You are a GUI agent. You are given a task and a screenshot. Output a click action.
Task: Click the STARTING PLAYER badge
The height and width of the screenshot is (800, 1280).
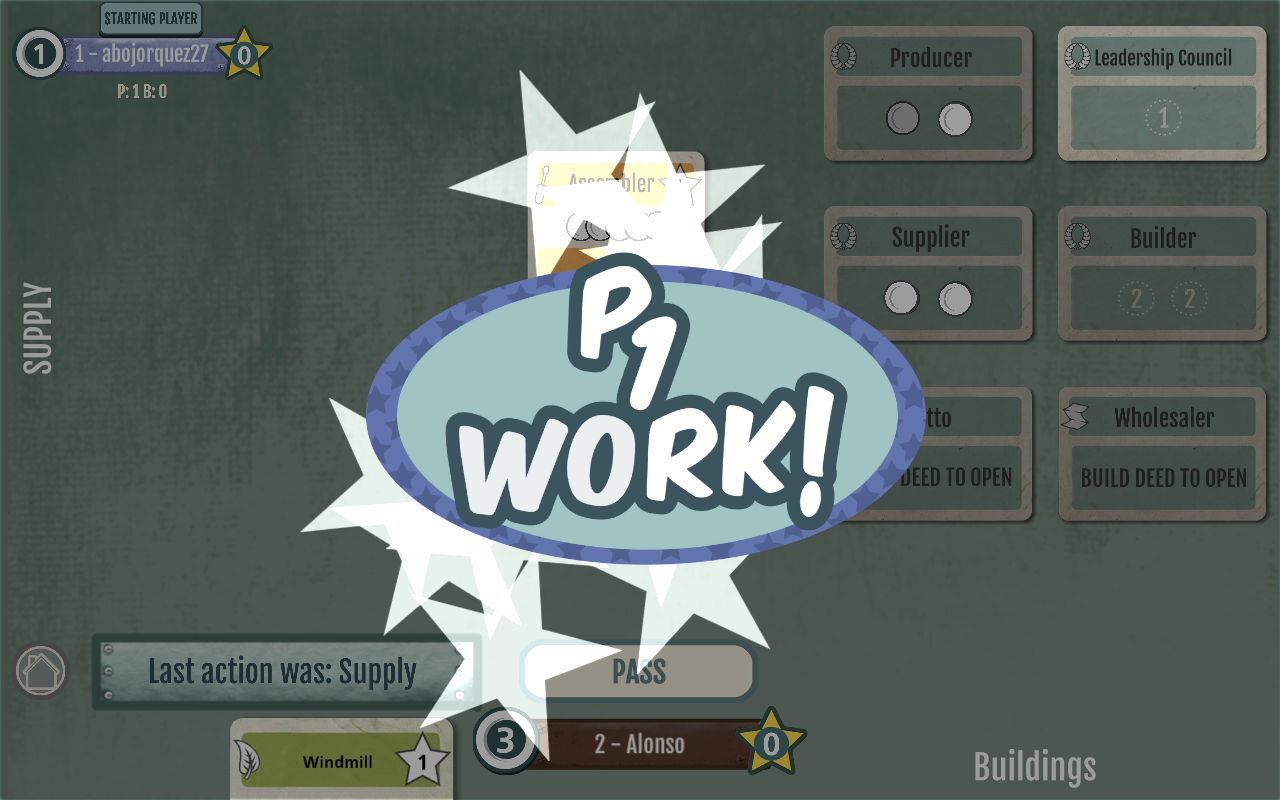point(150,18)
